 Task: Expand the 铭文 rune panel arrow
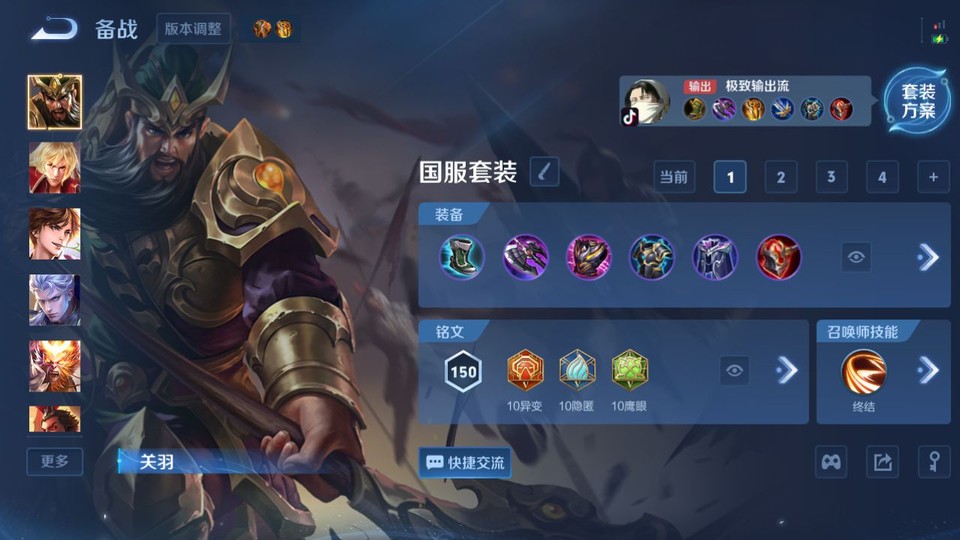coord(787,371)
